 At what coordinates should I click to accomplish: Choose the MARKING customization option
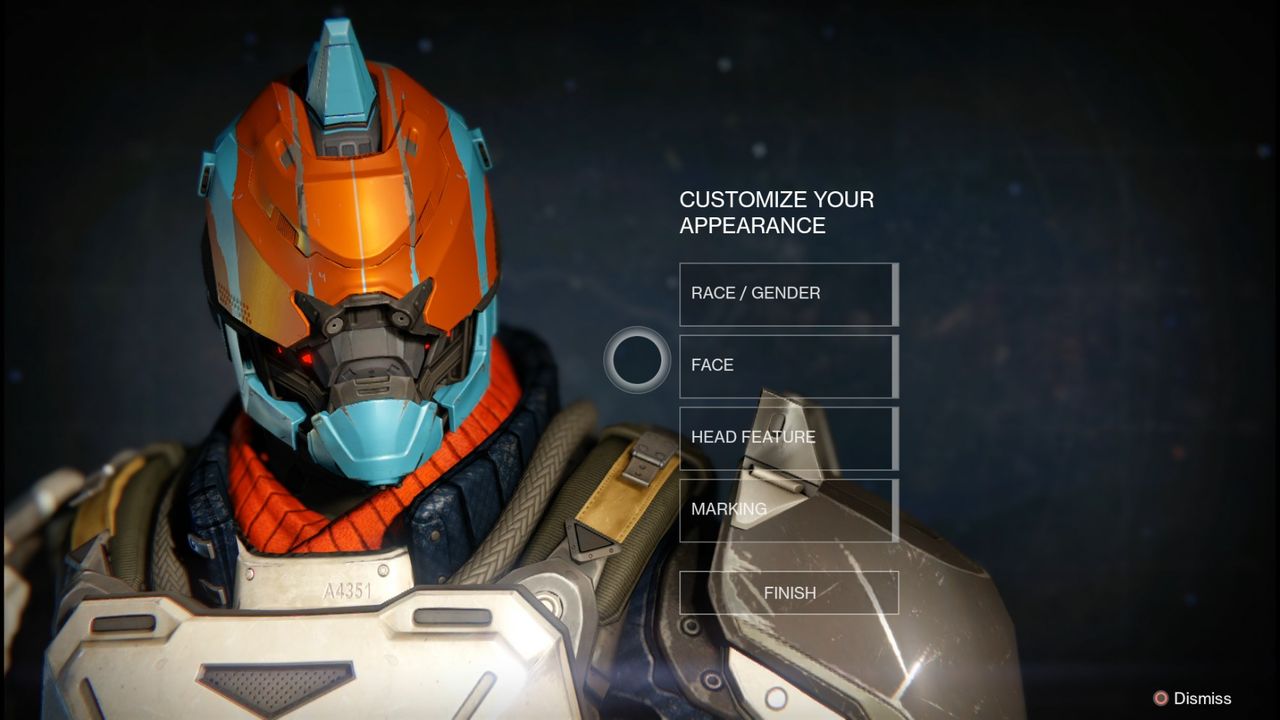tap(788, 509)
